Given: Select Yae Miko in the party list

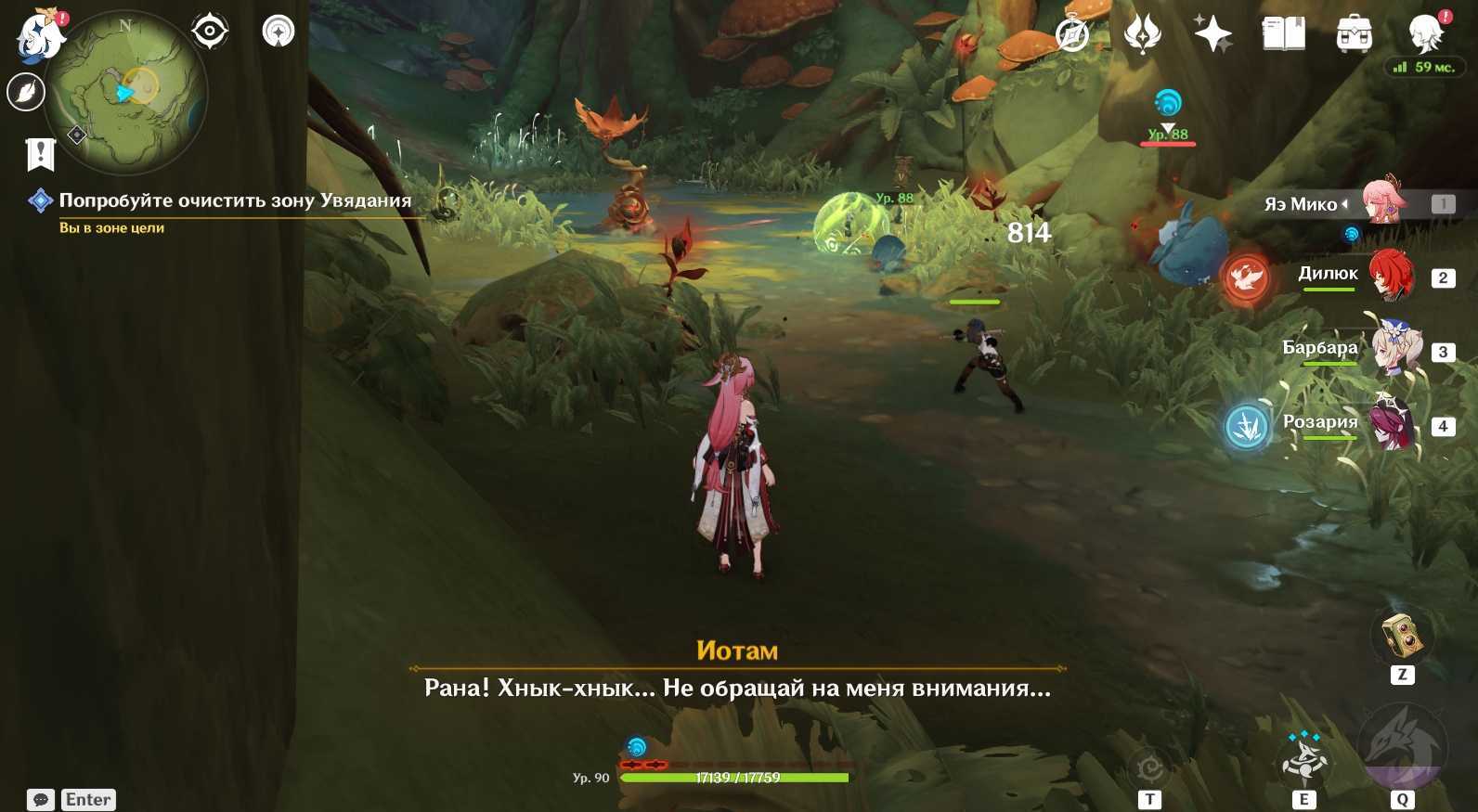Looking at the screenshot, I should pos(1383,202).
